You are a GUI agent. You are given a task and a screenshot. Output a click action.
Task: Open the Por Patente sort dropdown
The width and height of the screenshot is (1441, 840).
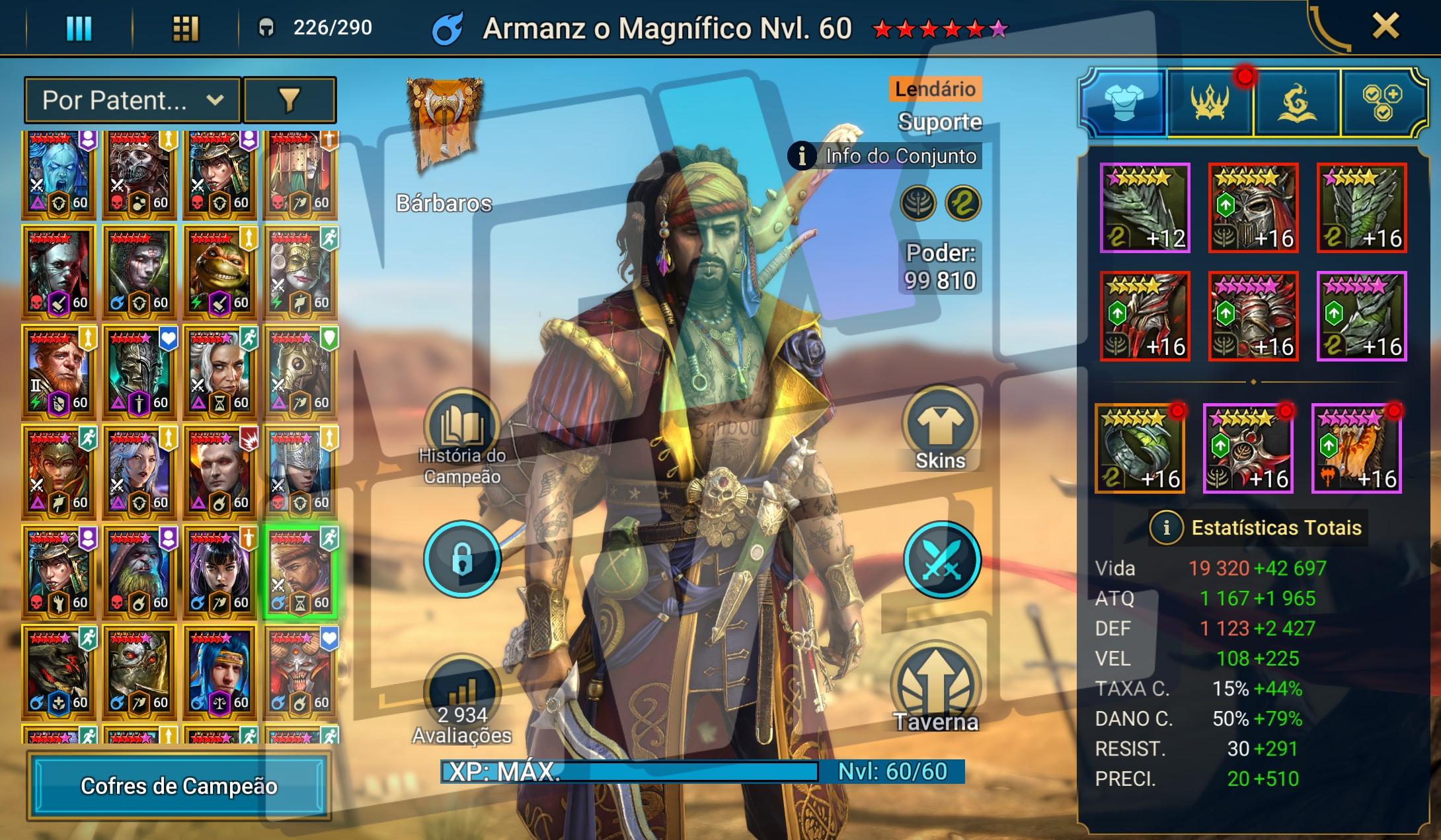(133, 100)
